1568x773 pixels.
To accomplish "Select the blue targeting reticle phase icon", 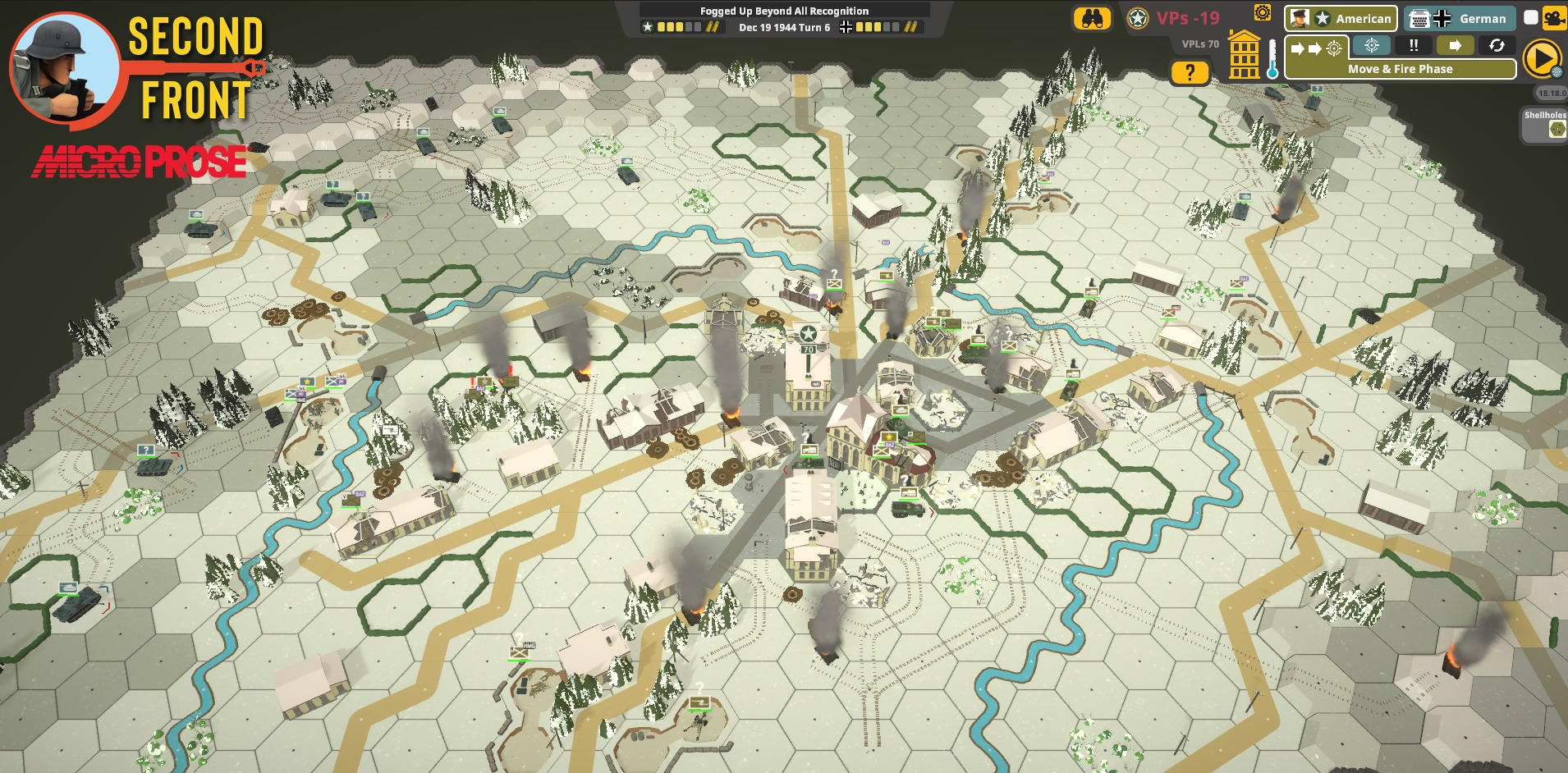I will [1372, 46].
